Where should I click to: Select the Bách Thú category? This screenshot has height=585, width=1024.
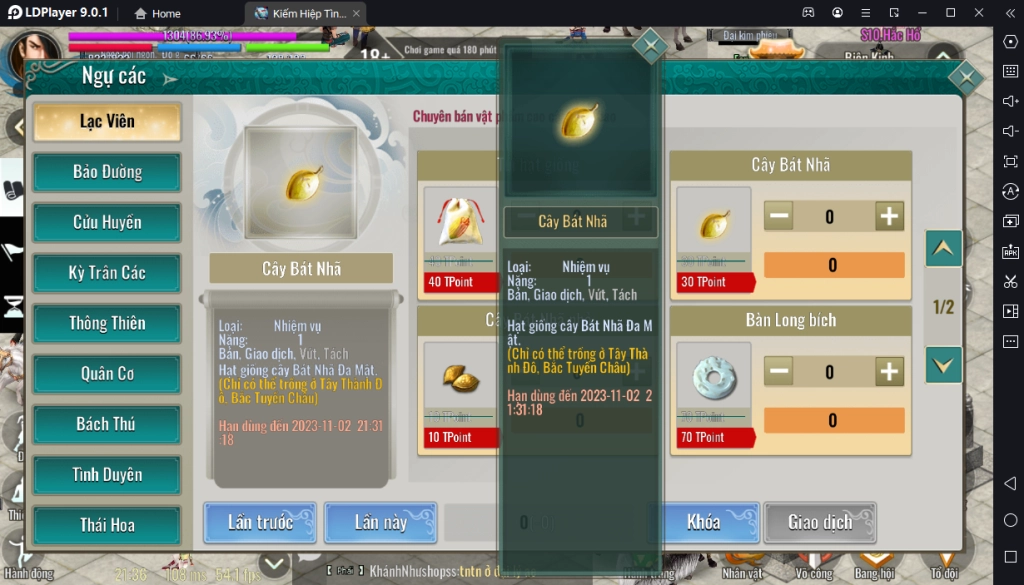pyautogui.click(x=107, y=424)
